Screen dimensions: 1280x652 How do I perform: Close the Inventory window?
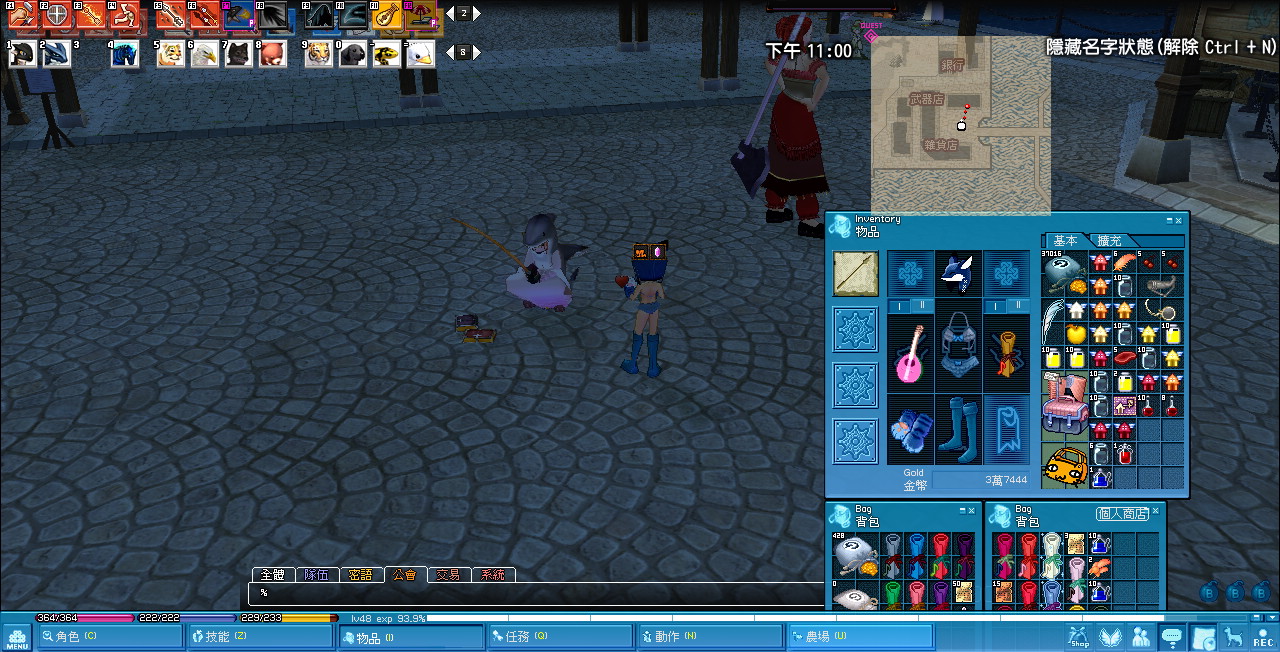coord(1179,220)
